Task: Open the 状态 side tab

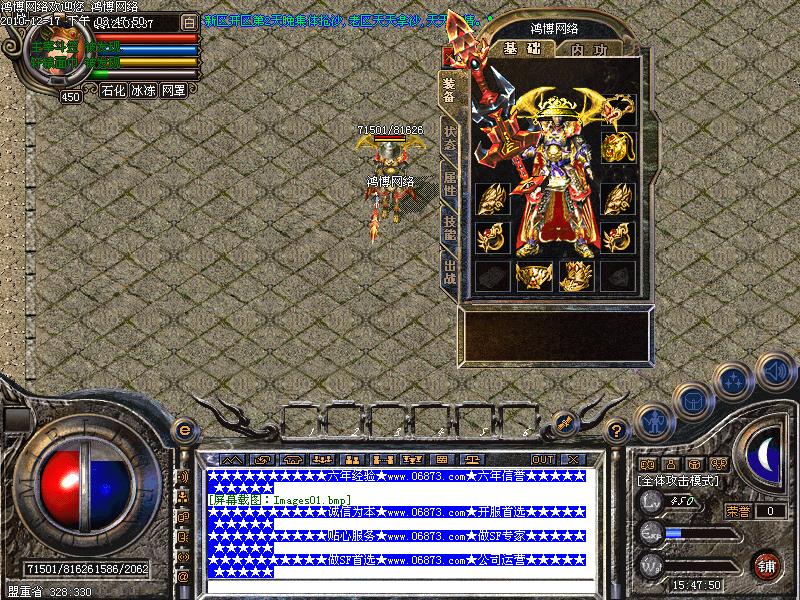Action: coord(449,138)
